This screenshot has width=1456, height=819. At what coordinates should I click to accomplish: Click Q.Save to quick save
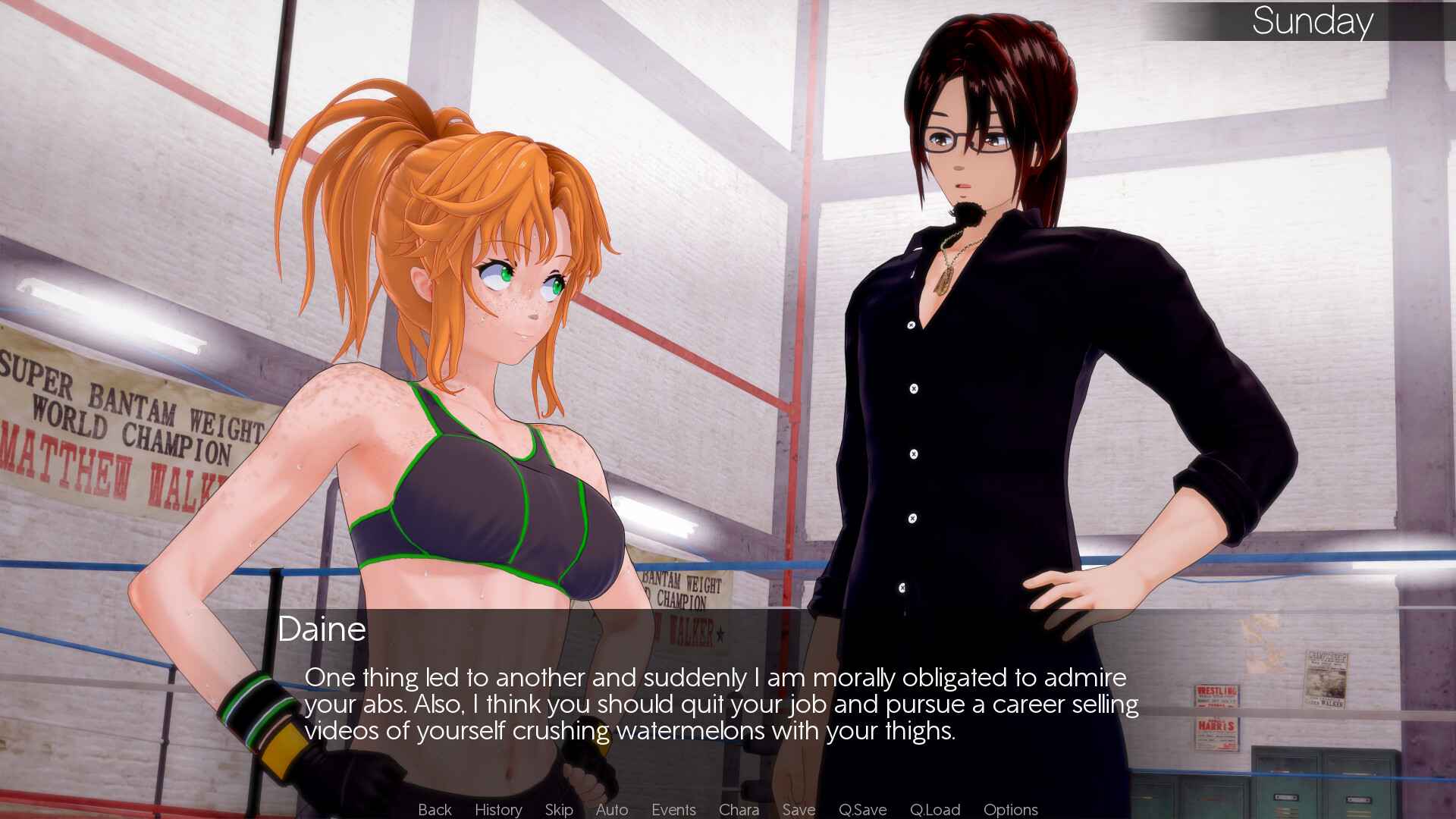(x=862, y=810)
